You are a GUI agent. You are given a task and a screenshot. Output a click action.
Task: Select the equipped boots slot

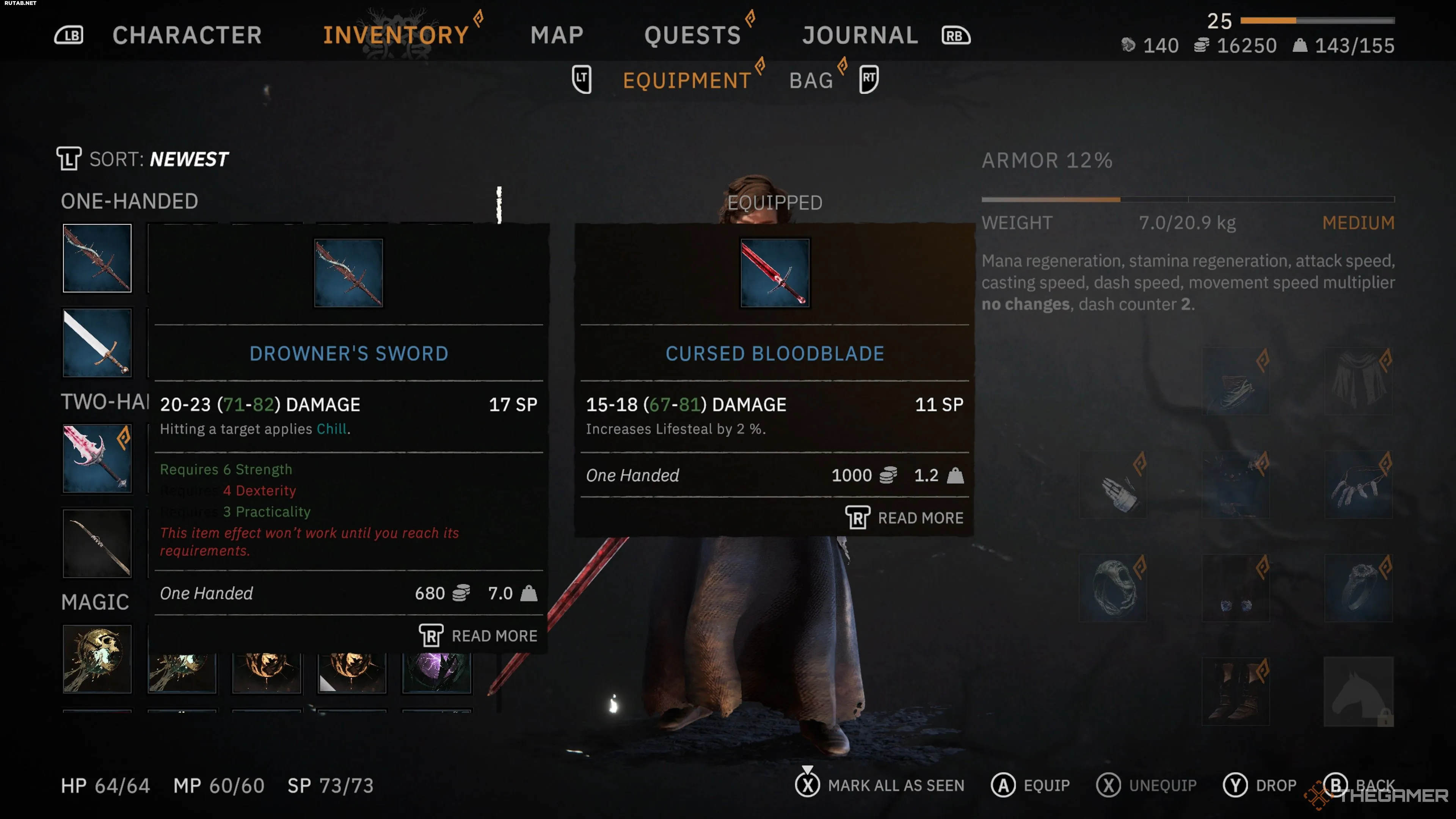1236,691
